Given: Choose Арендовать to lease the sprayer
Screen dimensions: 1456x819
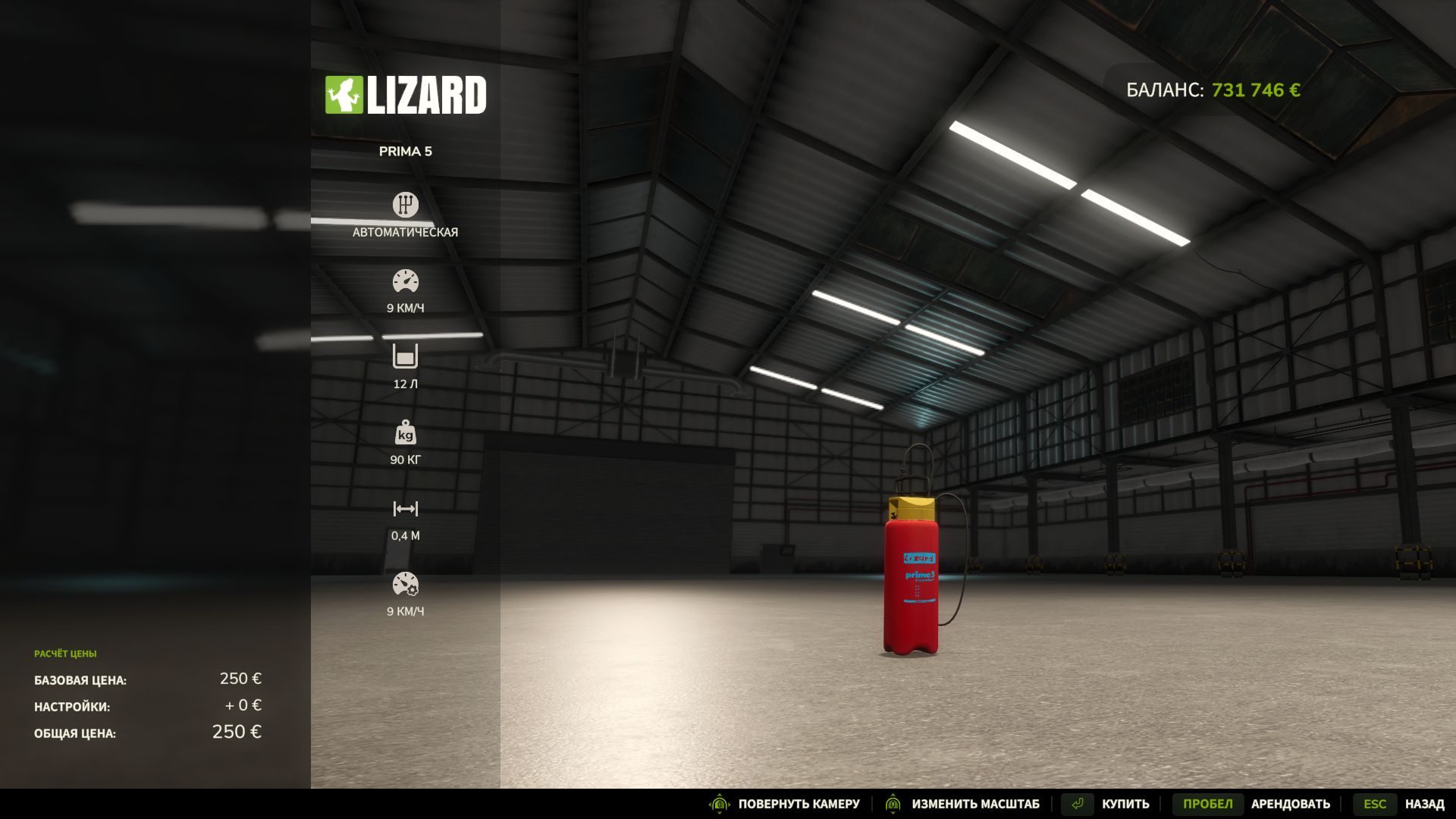Looking at the screenshot, I should (1289, 804).
